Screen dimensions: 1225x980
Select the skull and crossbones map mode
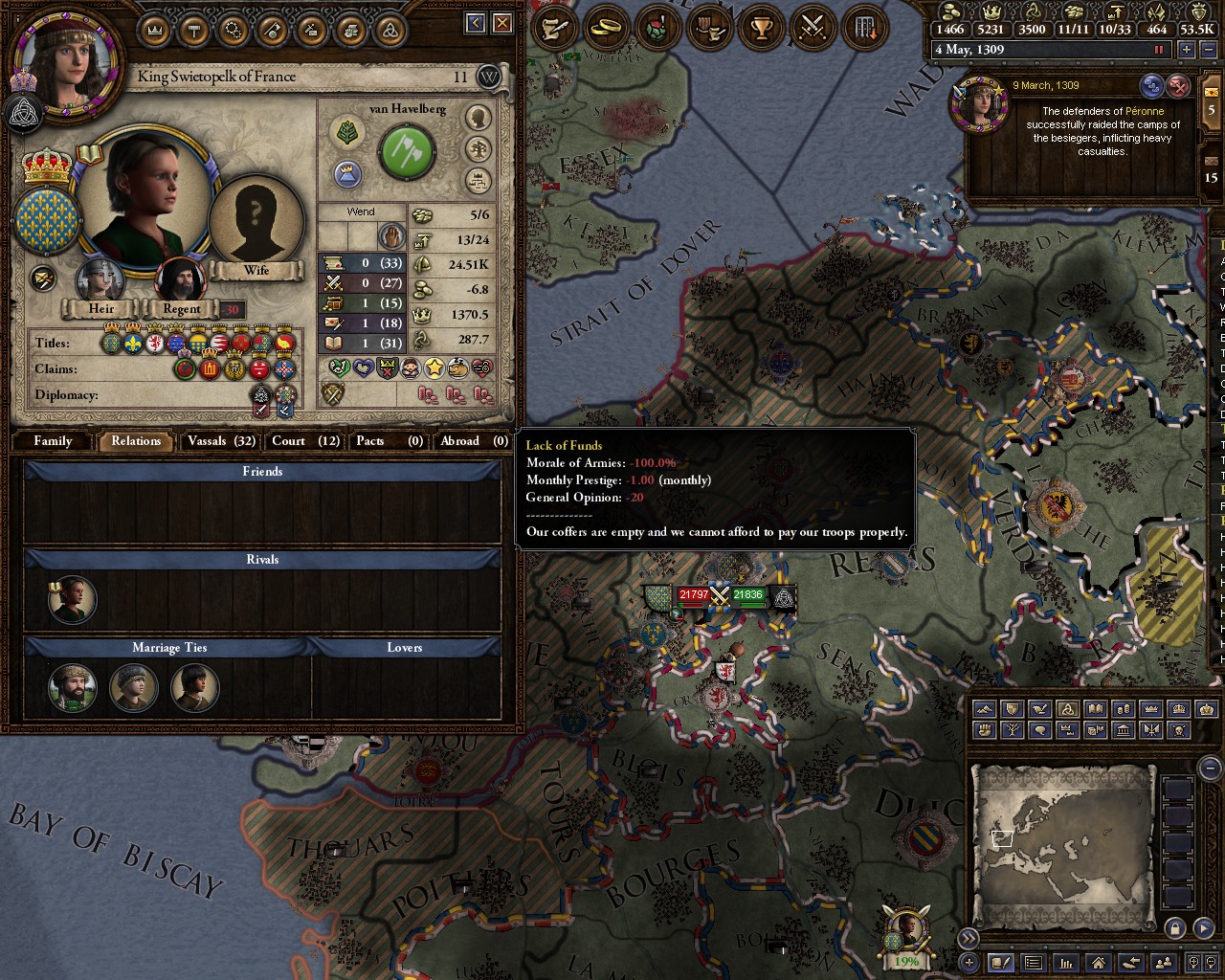[1179, 730]
